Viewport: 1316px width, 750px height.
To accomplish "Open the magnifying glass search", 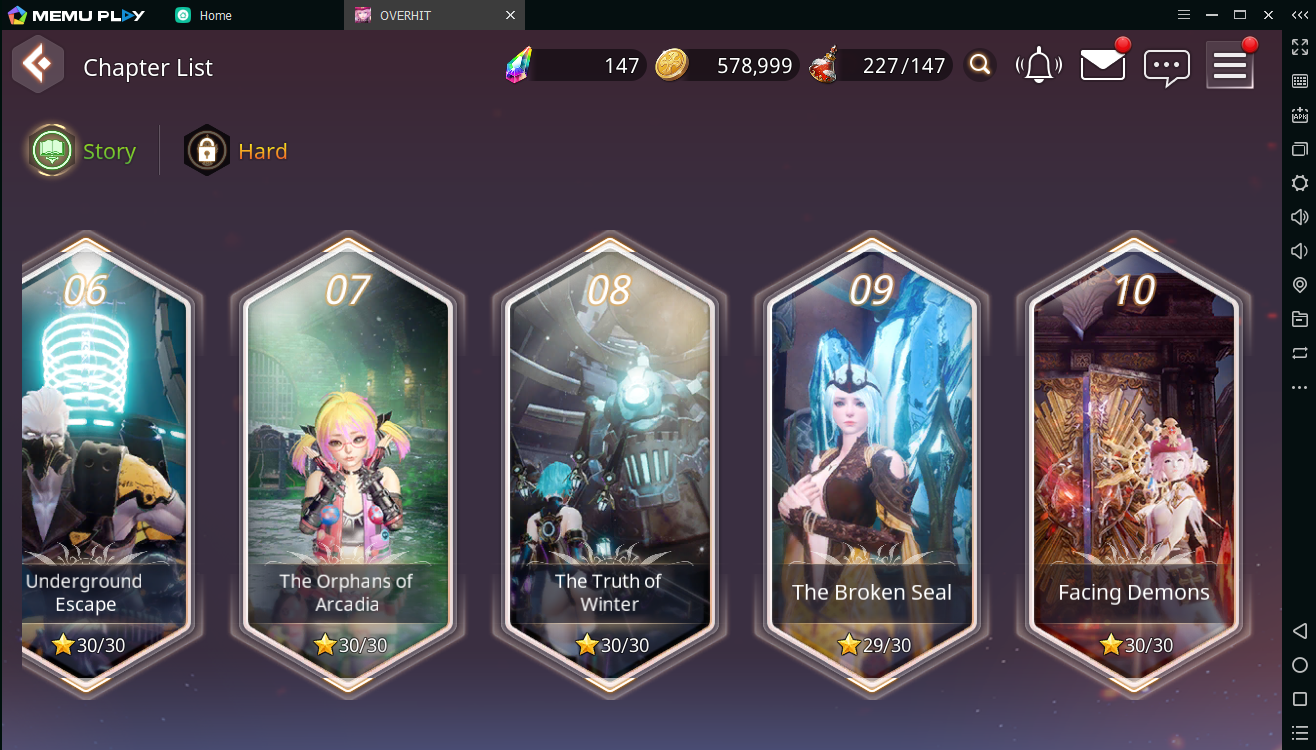I will (x=980, y=66).
